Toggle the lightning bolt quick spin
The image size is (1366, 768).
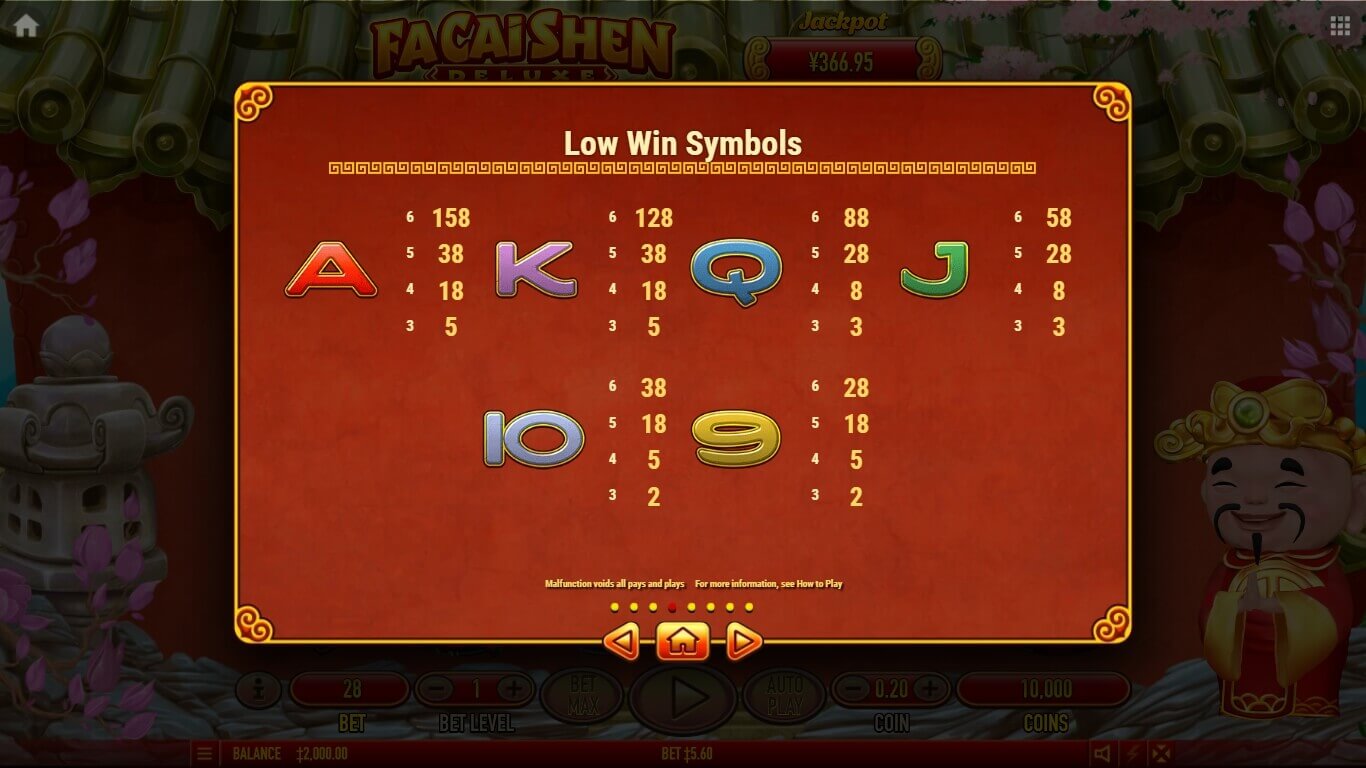pos(1132,754)
